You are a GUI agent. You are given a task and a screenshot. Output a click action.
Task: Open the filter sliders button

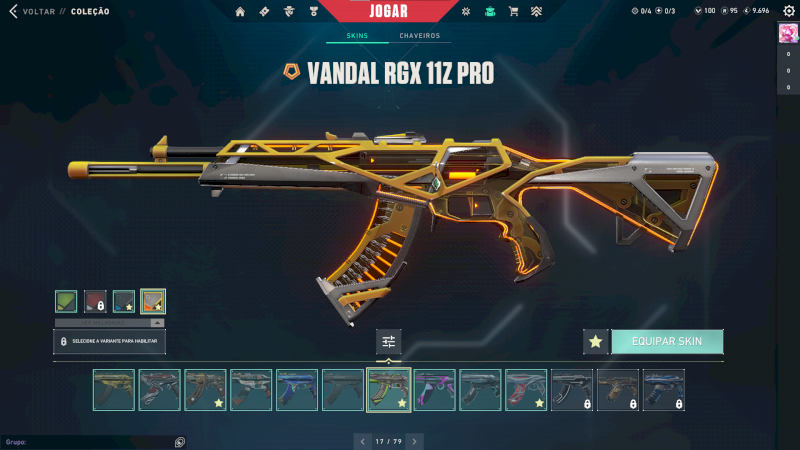389,342
